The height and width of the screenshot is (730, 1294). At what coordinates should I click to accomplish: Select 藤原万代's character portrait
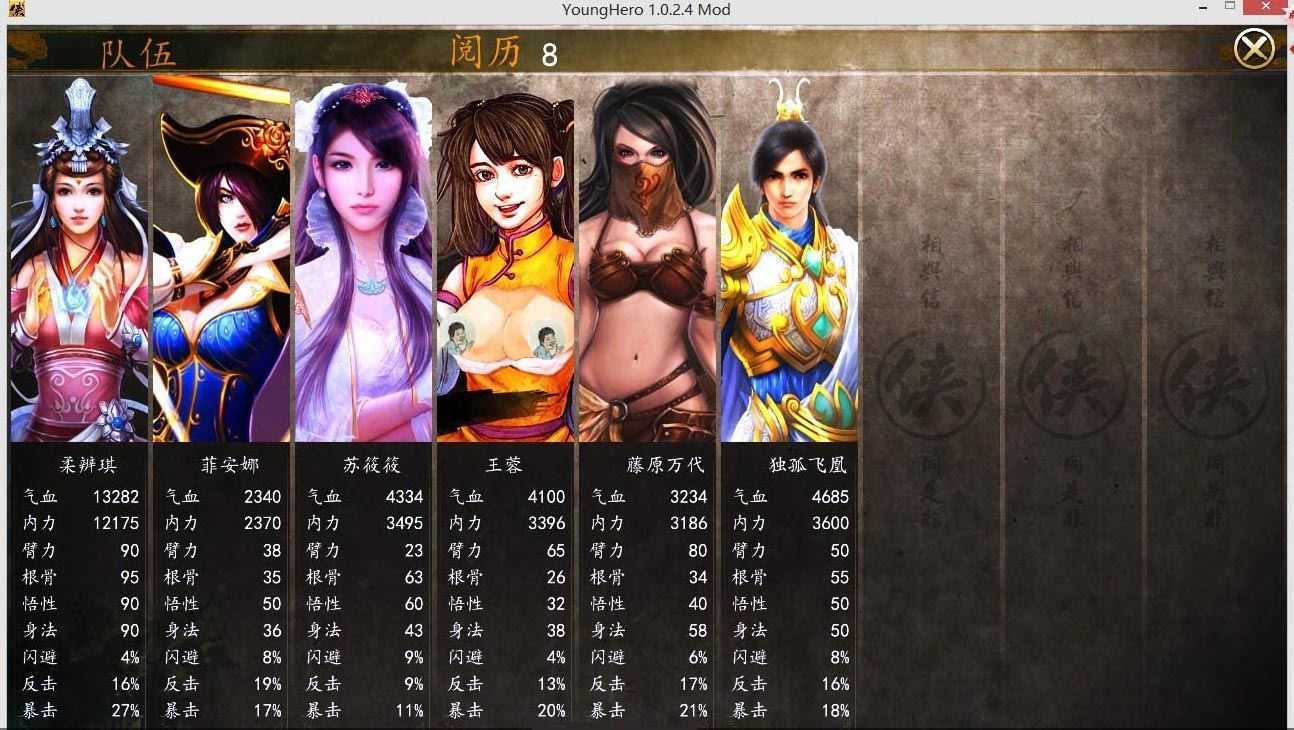pos(647,260)
